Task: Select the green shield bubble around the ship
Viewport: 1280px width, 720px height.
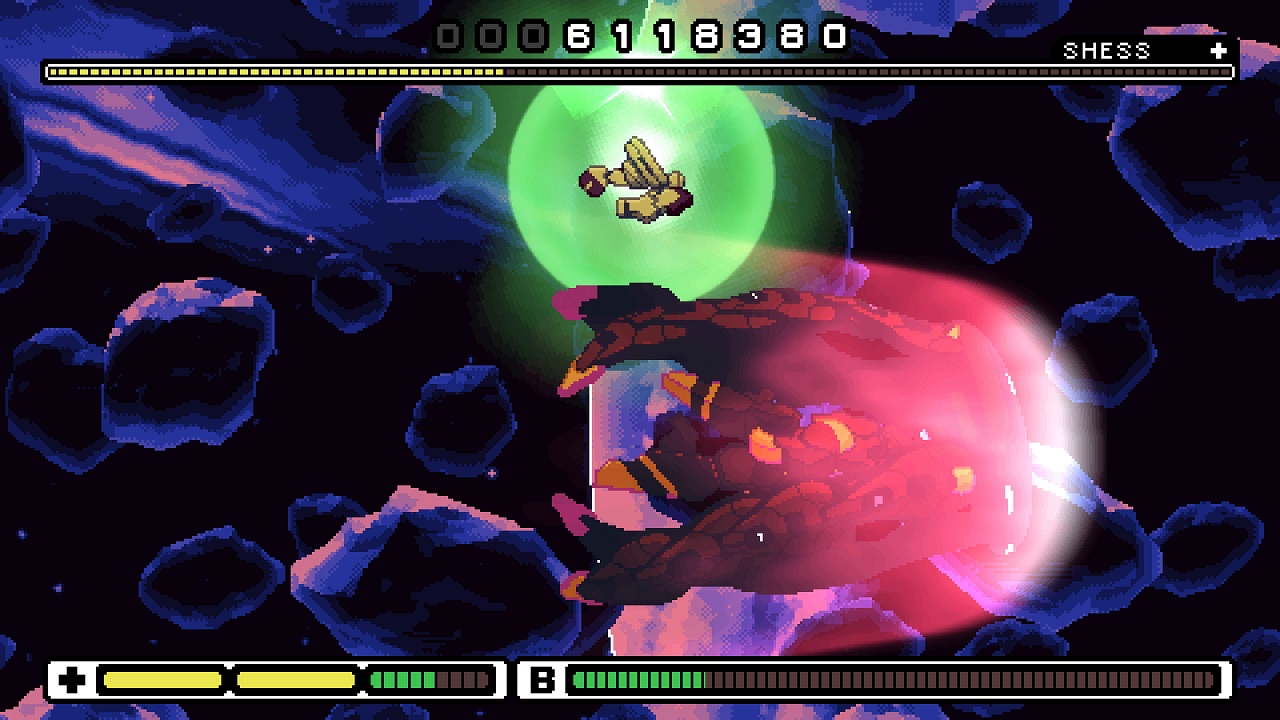Action: pyautogui.click(x=640, y=185)
